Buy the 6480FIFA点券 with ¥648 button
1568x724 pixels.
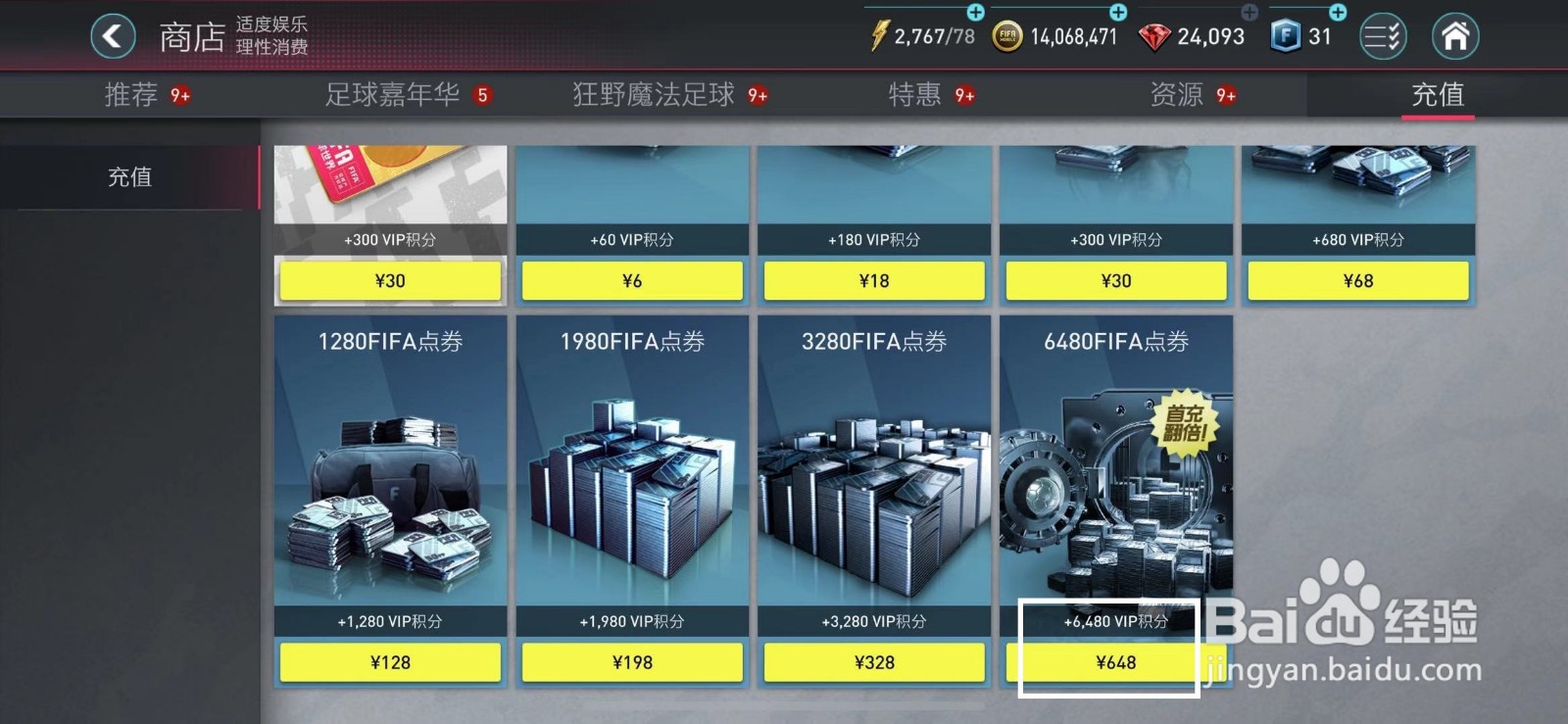coord(1117,662)
